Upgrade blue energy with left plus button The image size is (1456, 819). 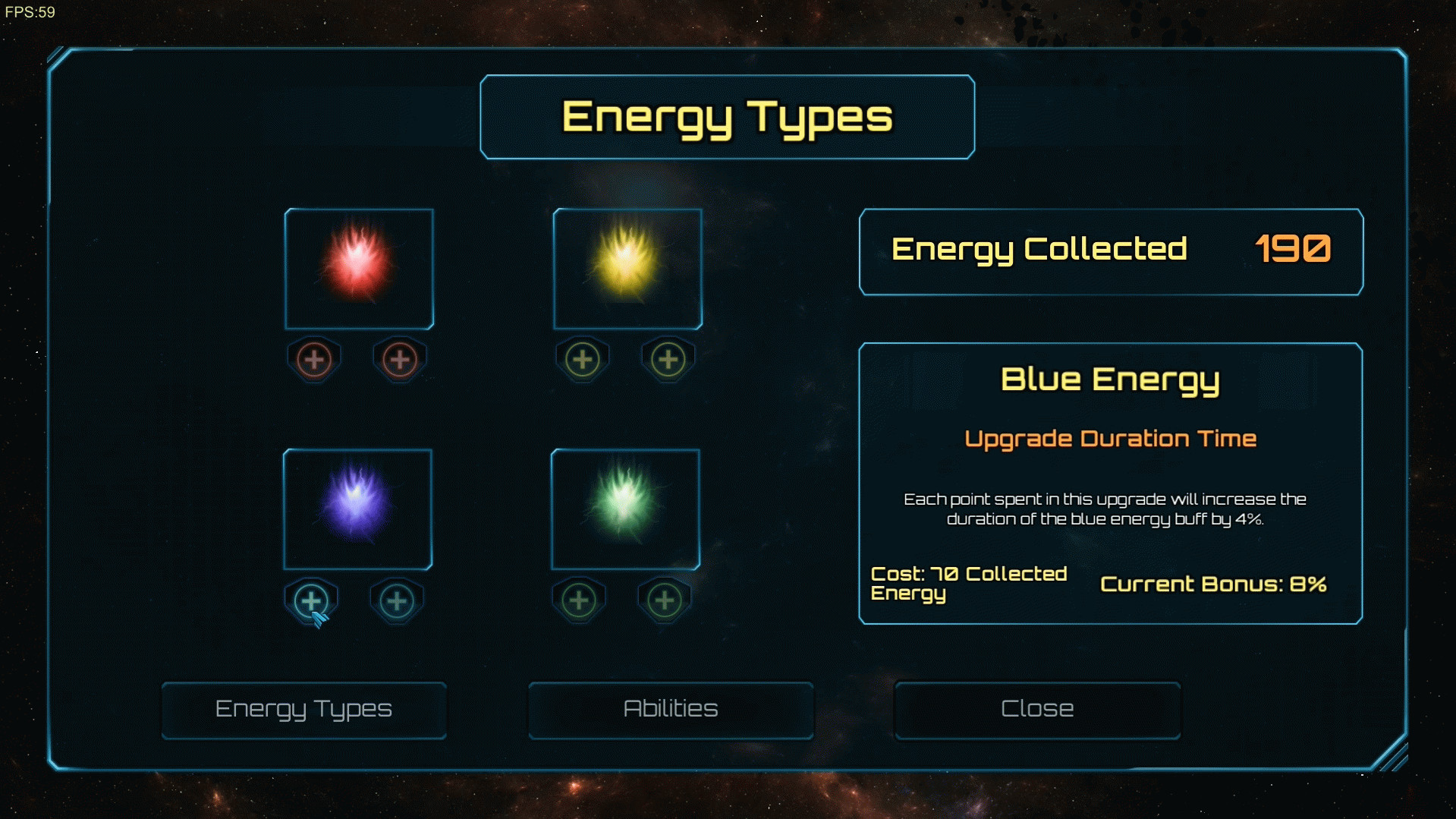pyautogui.click(x=311, y=601)
